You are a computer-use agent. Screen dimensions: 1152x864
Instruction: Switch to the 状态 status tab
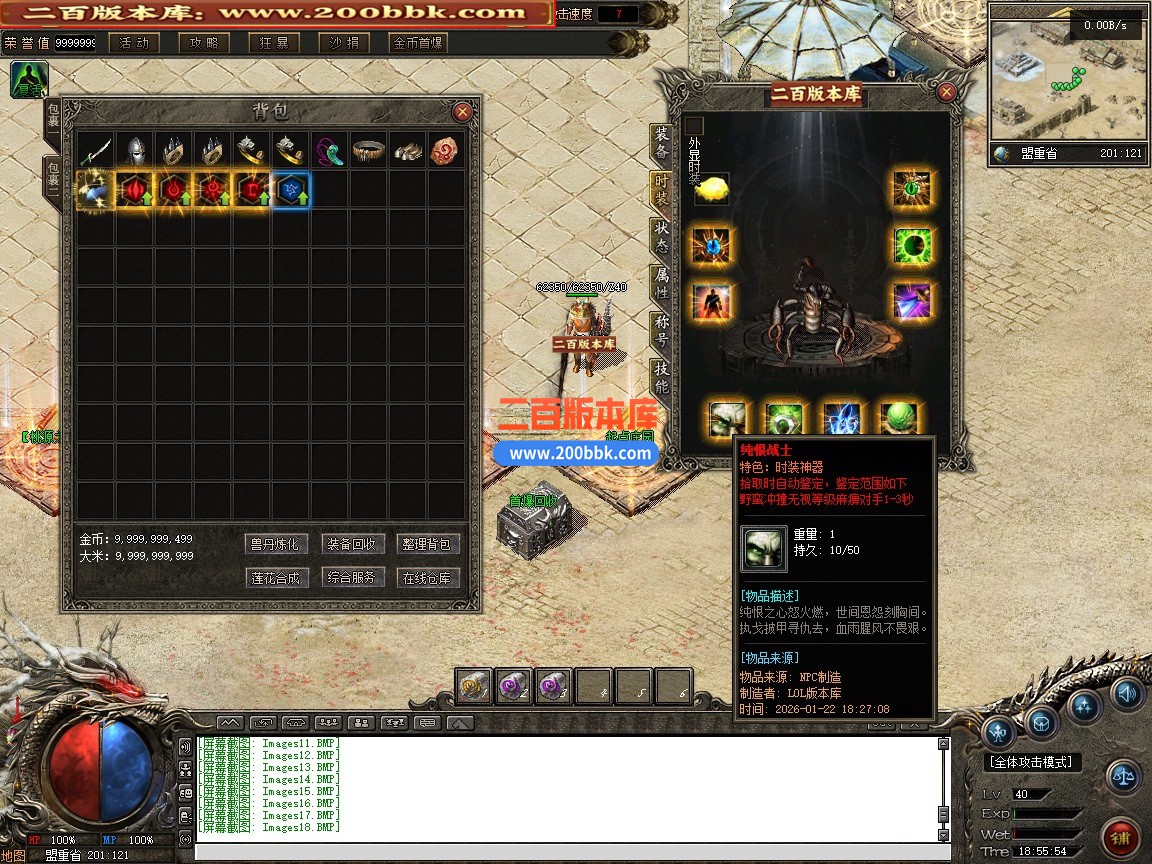661,237
